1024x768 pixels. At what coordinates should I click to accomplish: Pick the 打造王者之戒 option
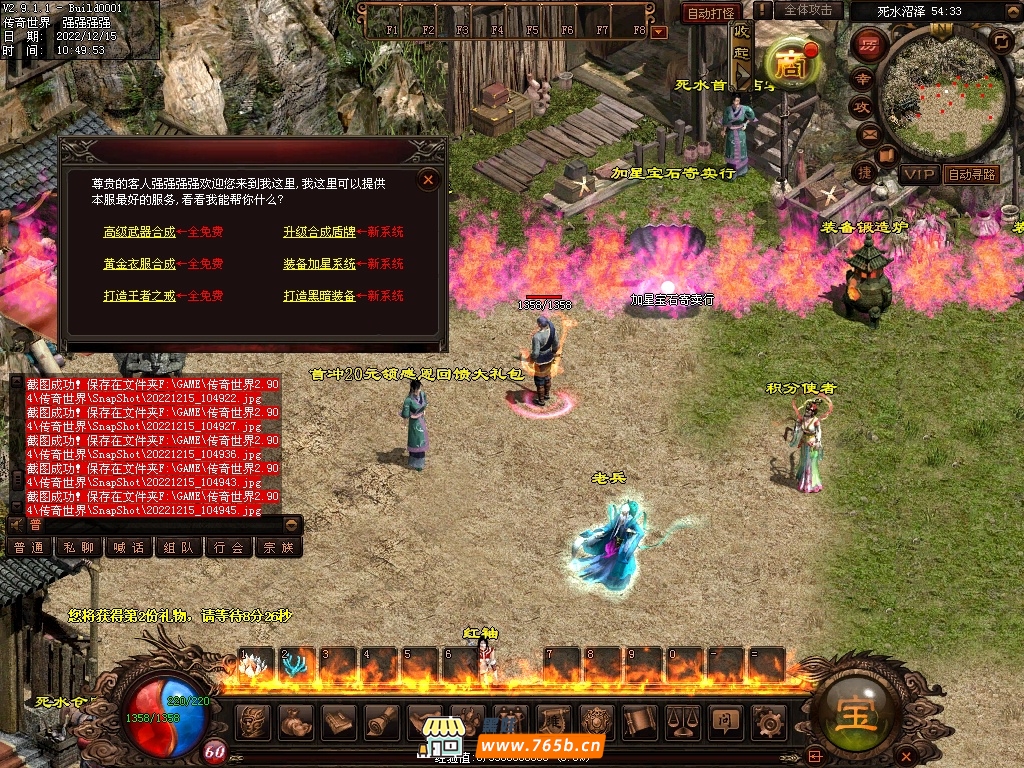139,296
